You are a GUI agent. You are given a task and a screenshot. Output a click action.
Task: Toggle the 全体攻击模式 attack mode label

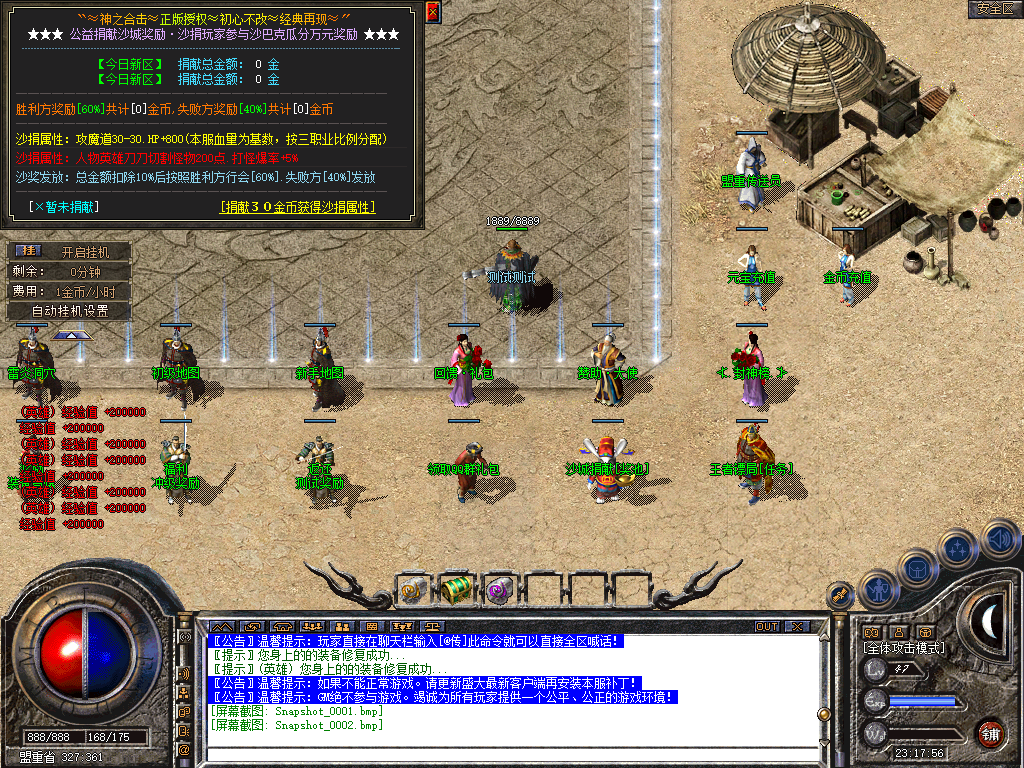904,648
